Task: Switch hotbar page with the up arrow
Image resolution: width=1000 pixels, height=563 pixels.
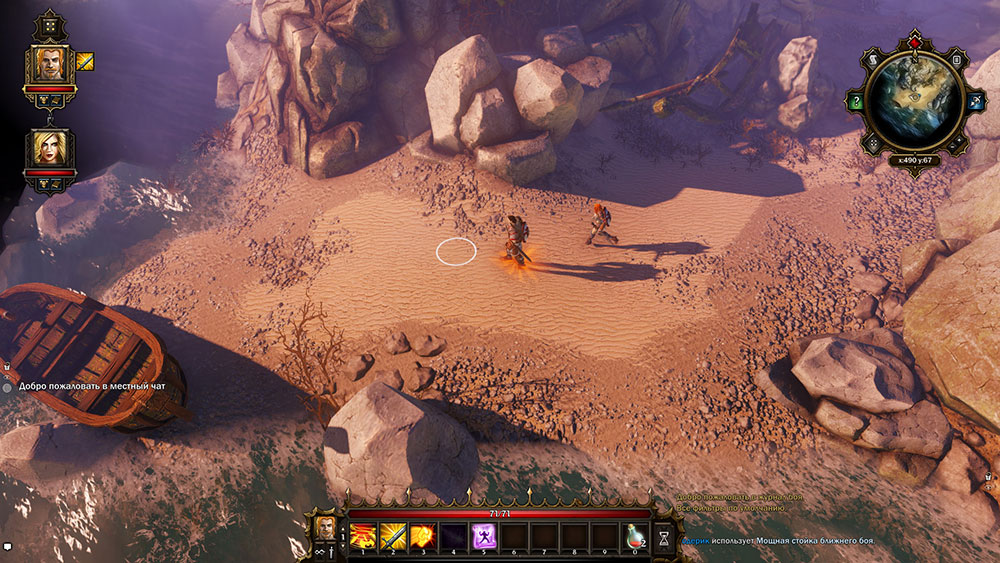Action: coord(344,527)
